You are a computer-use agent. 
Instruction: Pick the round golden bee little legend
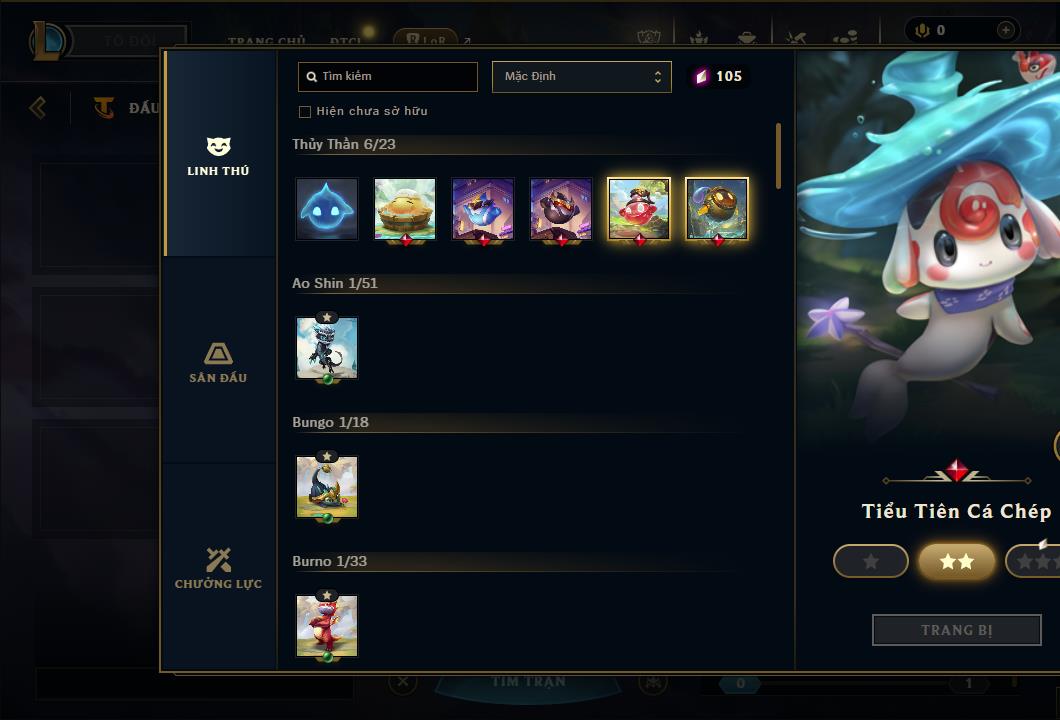tap(717, 209)
